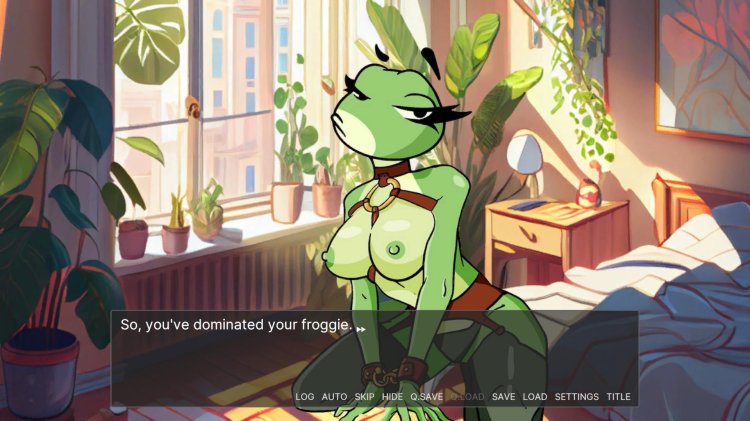The width and height of the screenshot is (750, 421).
Task: Open the SAVE game menu
Action: tap(503, 397)
